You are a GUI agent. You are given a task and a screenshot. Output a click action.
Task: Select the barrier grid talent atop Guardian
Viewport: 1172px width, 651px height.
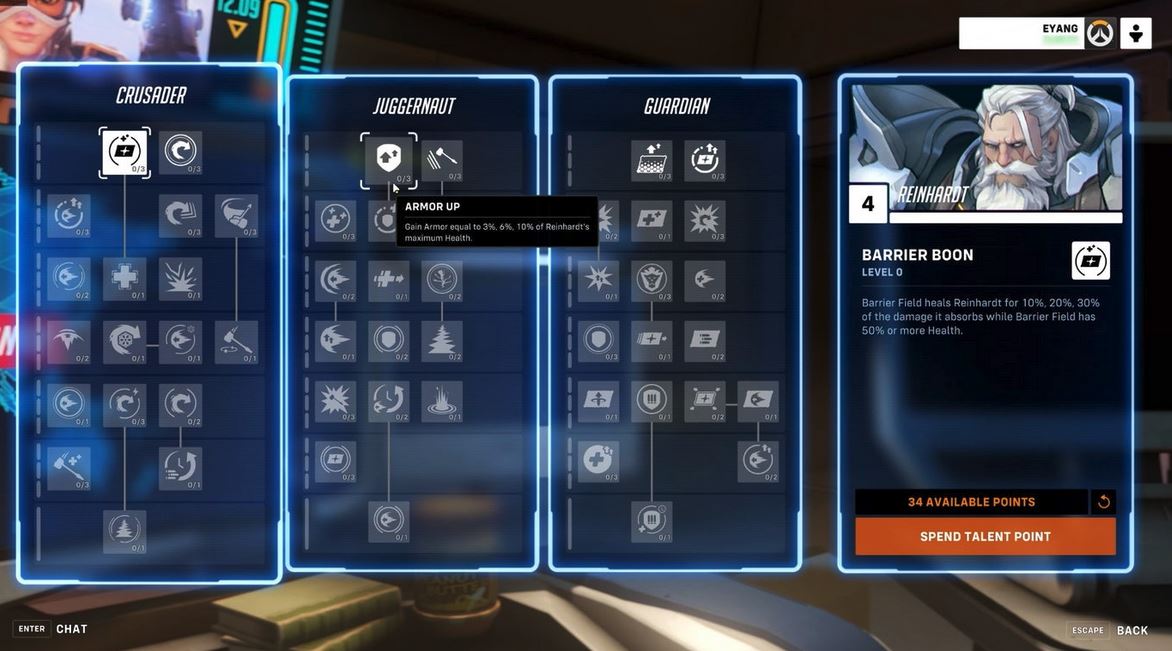pyautogui.click(x=651, y=160)
